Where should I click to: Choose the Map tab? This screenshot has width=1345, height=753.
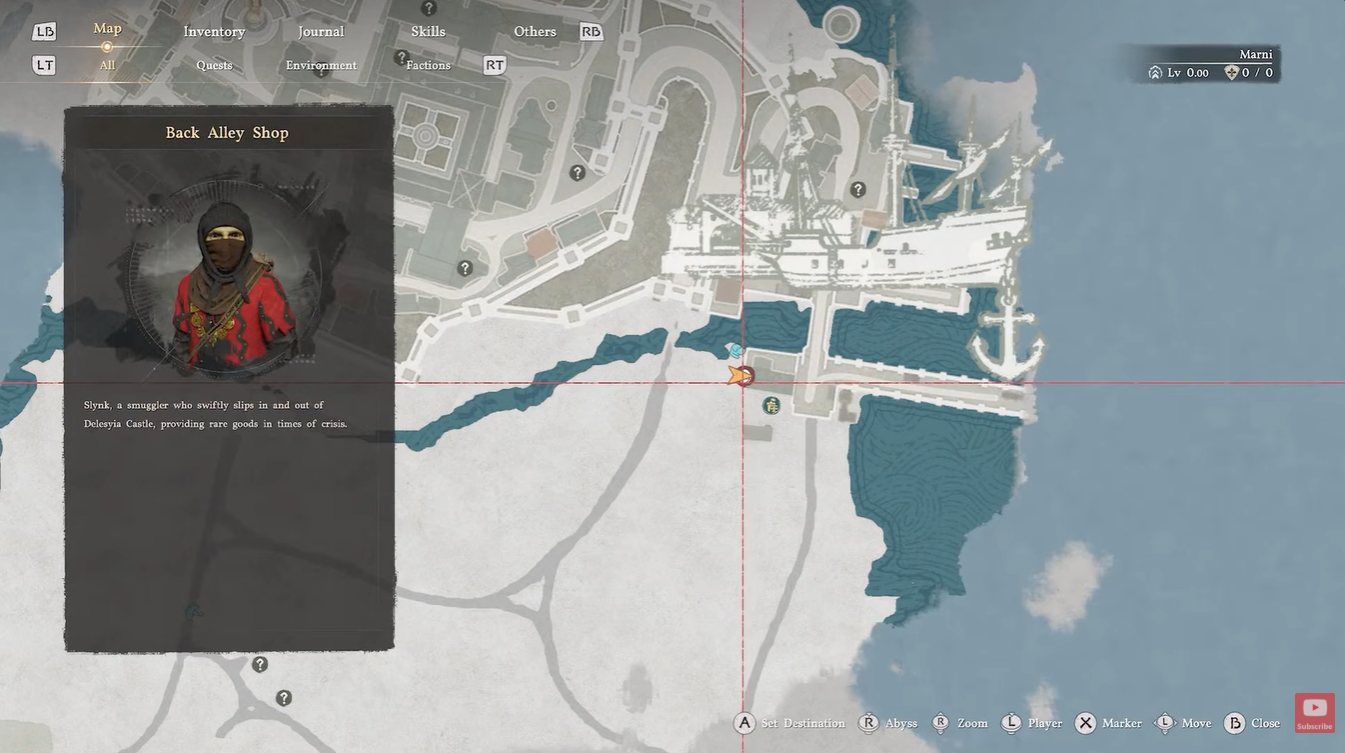coord(107,29)
